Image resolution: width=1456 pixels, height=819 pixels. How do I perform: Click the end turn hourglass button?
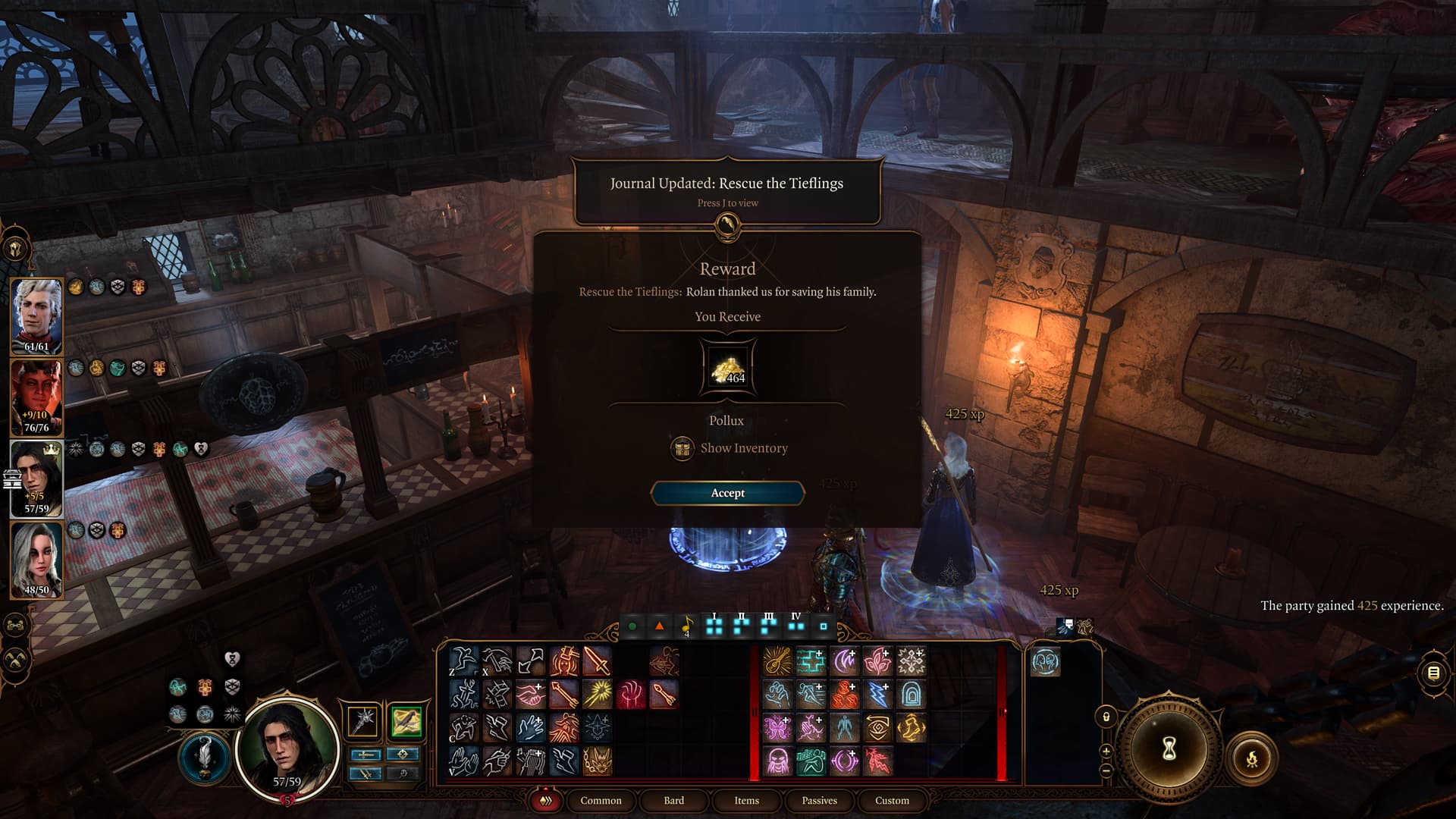pos(1169,748)
